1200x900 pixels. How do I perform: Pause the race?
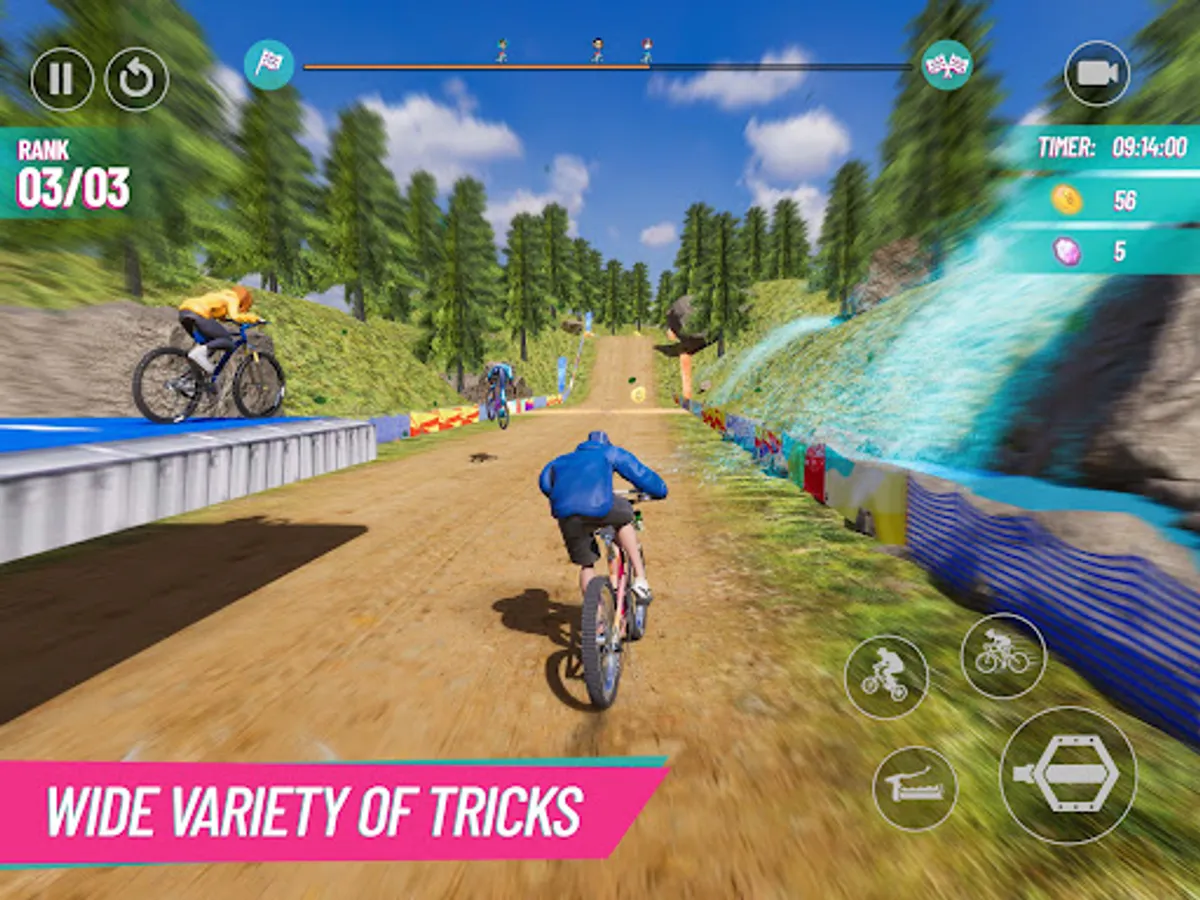tap(62, 79)
